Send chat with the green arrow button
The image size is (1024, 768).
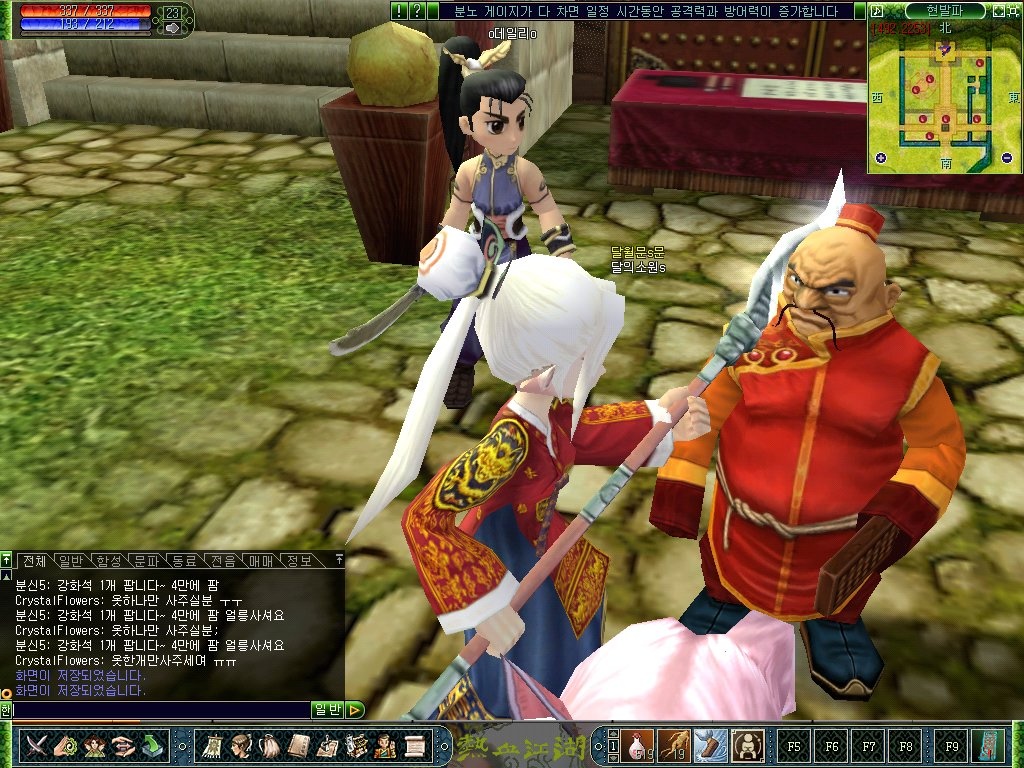(x=356, y=710)
